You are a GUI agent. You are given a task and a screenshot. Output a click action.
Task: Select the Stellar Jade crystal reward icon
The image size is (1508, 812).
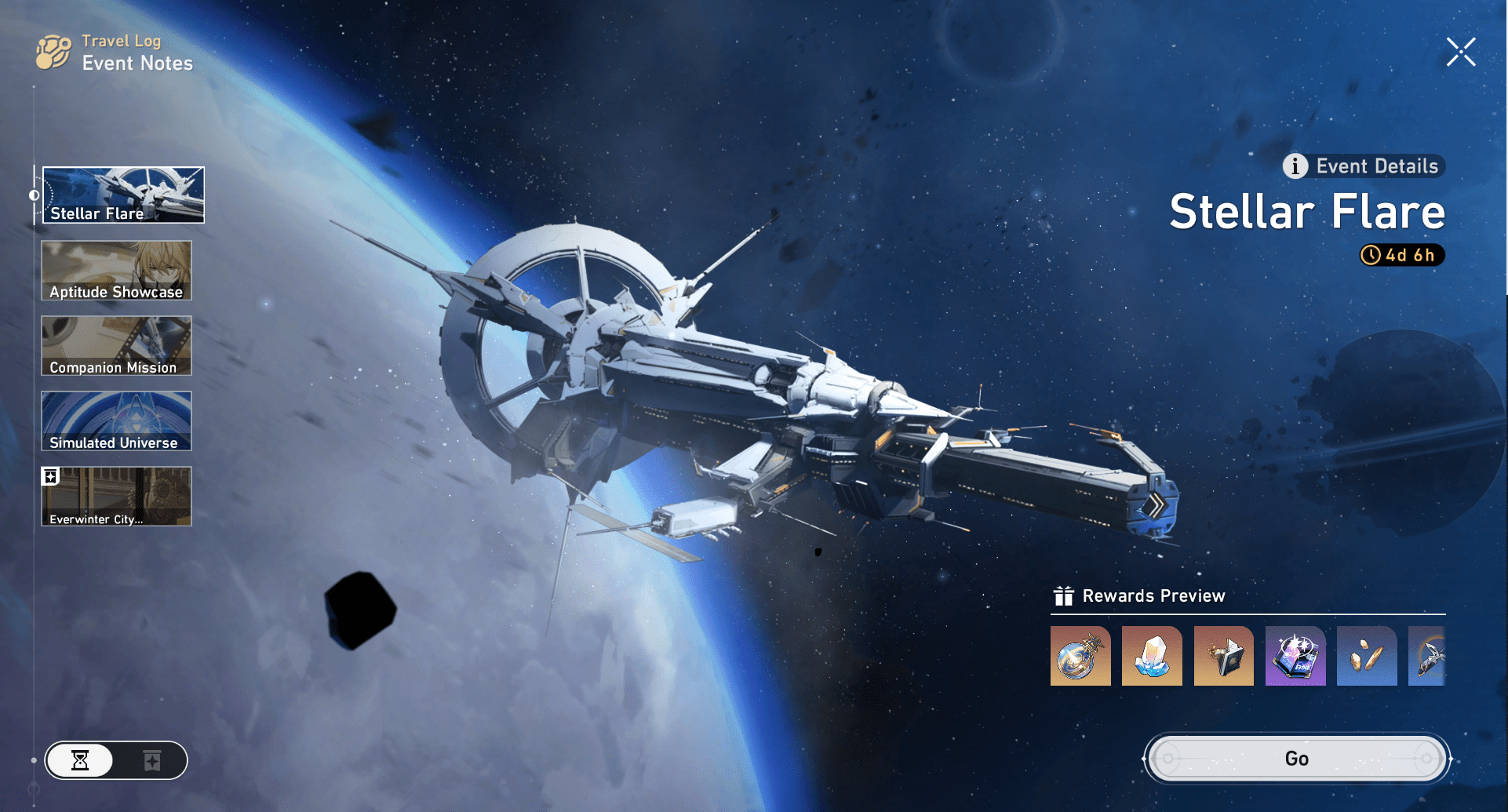point(1152,656)
